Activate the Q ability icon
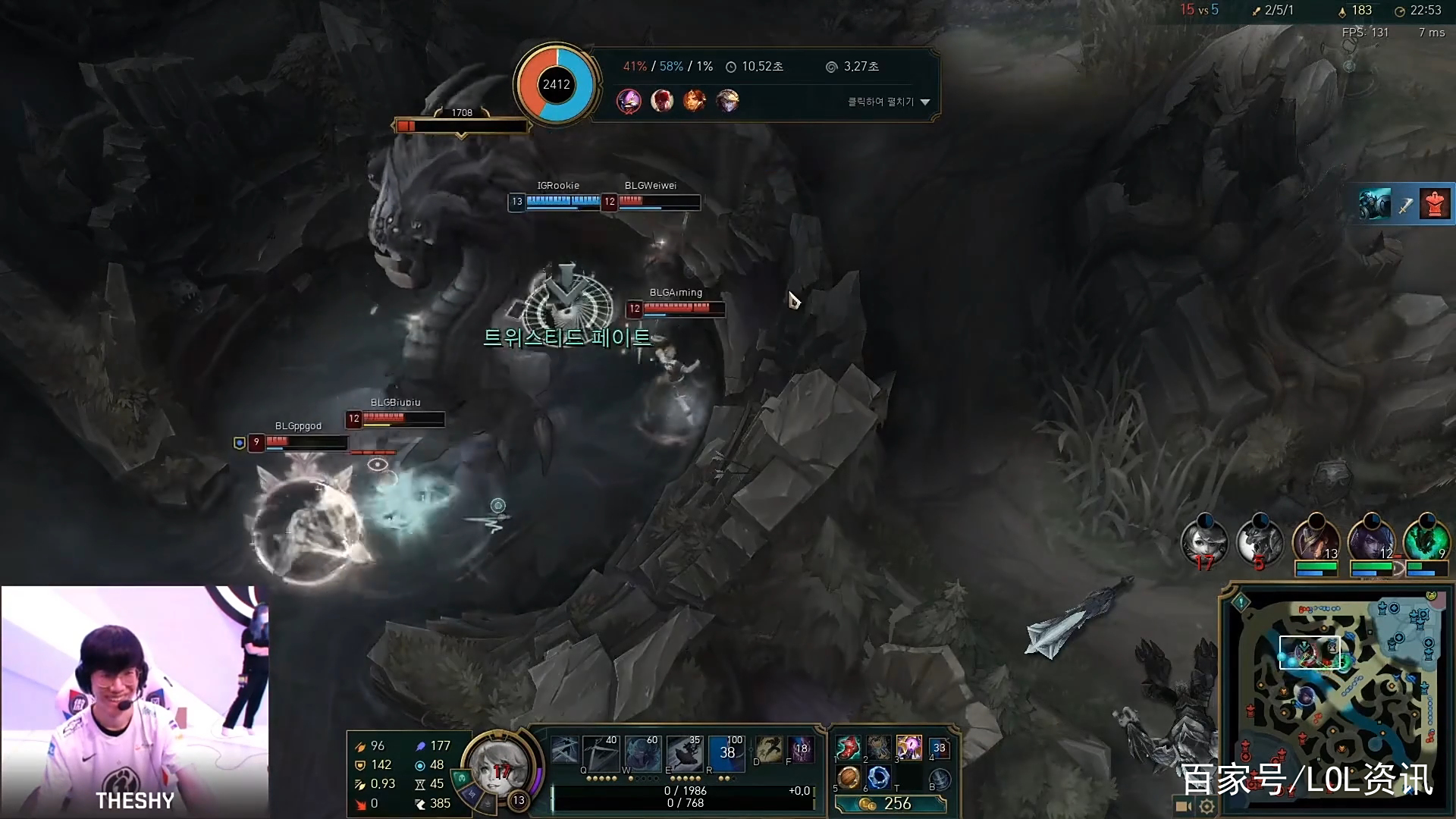 (x=566, y=752)
